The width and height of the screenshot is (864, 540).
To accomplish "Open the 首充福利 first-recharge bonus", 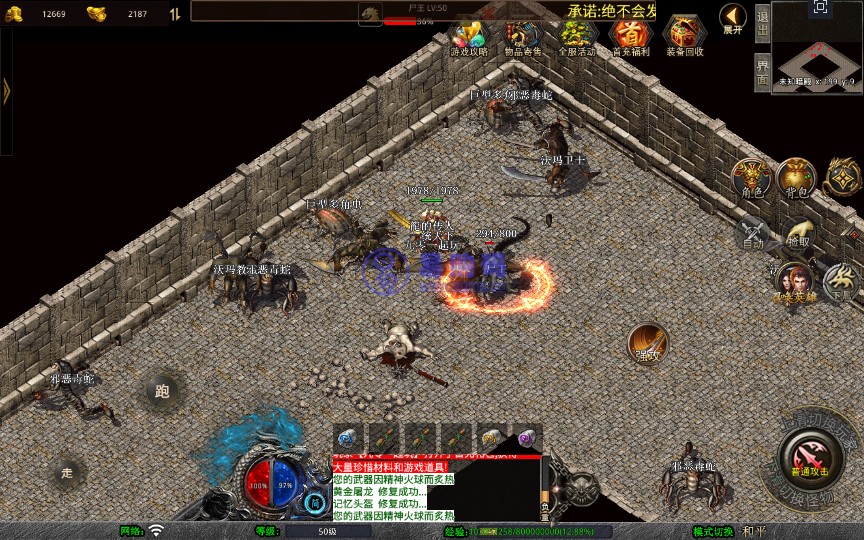I will (x=630, y=37).
